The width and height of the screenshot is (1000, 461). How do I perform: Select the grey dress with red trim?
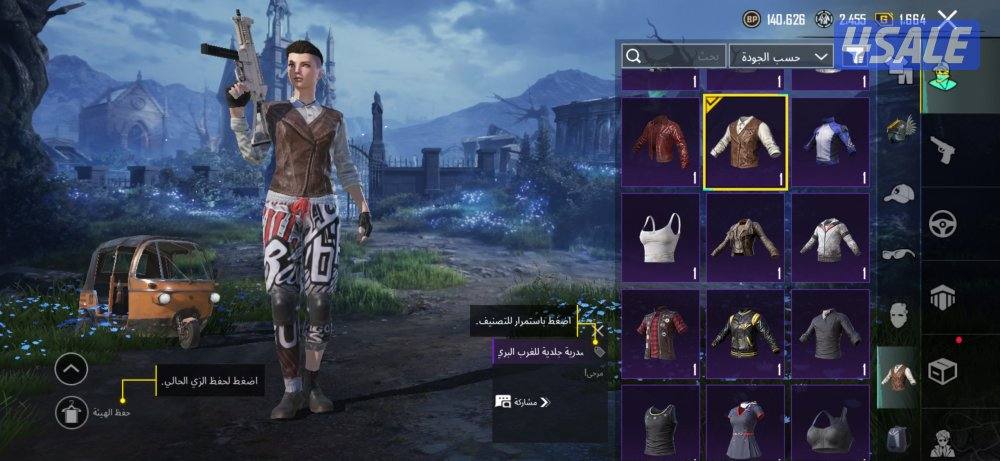[745, 423]
